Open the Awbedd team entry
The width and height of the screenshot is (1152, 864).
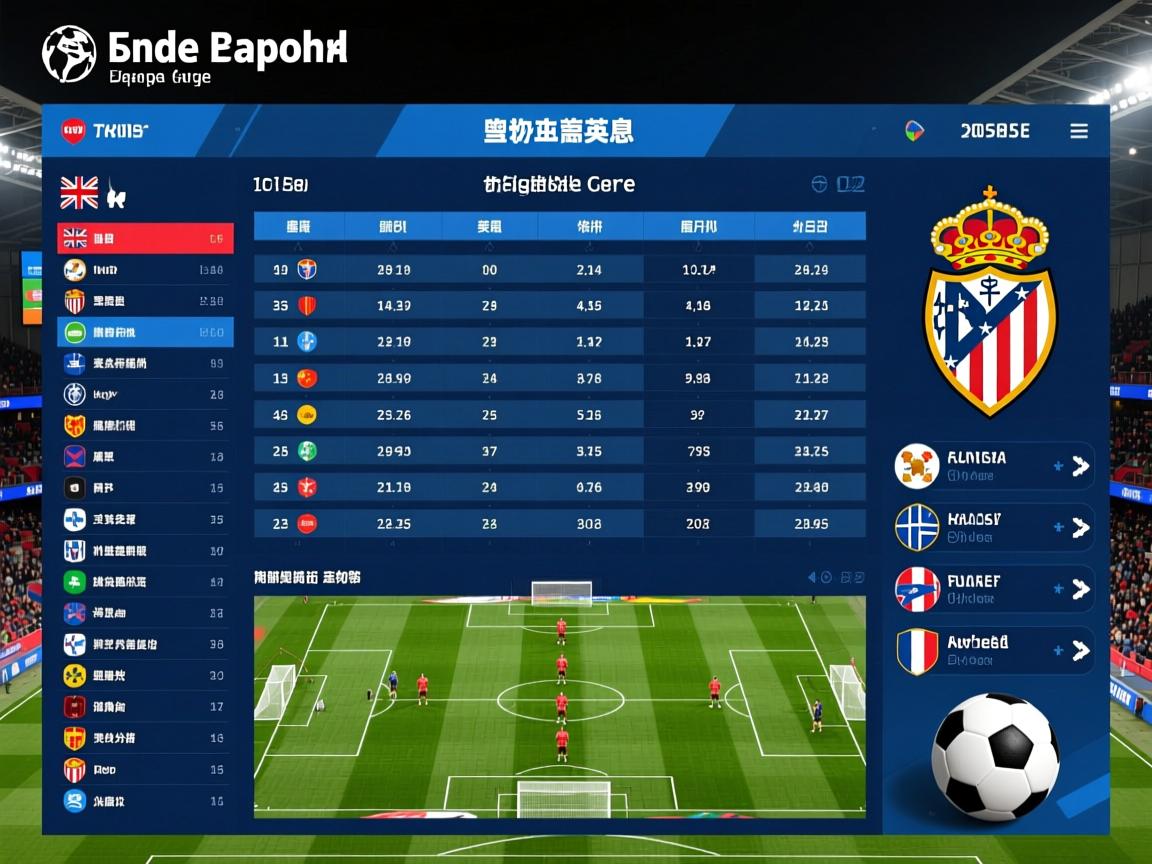pyautogui.click(x=992, y=651)
